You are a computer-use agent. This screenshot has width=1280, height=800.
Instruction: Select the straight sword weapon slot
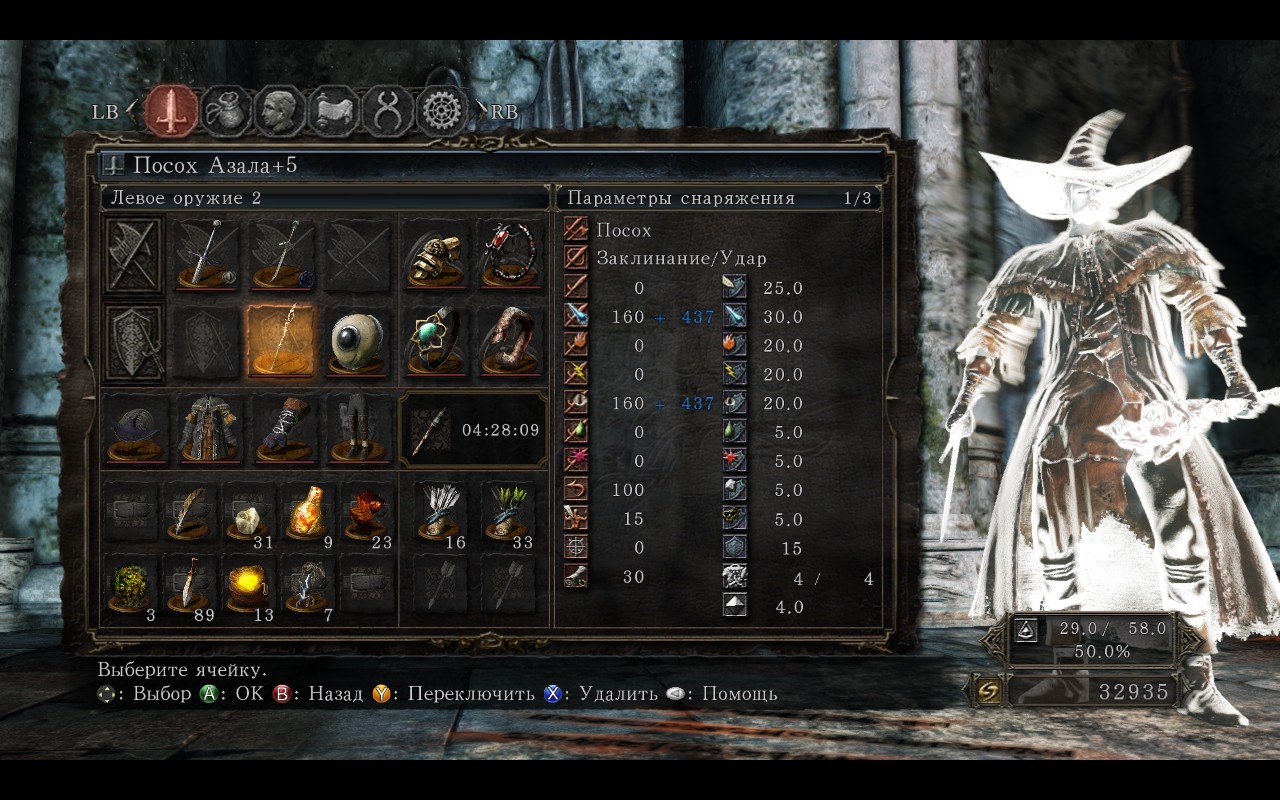(x=207, y=255)
